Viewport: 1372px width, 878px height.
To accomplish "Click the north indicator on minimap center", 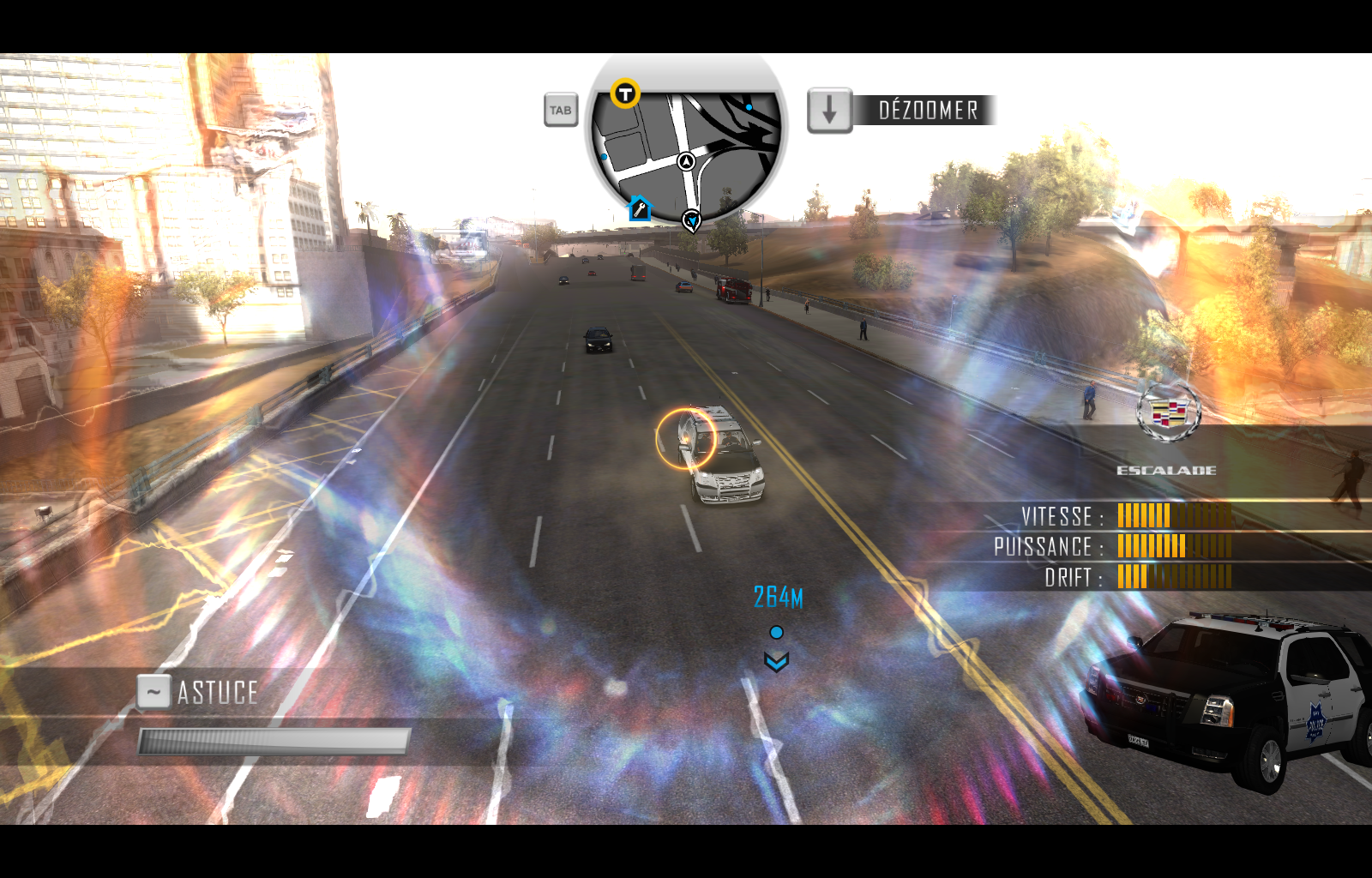I will coord(685,160).
